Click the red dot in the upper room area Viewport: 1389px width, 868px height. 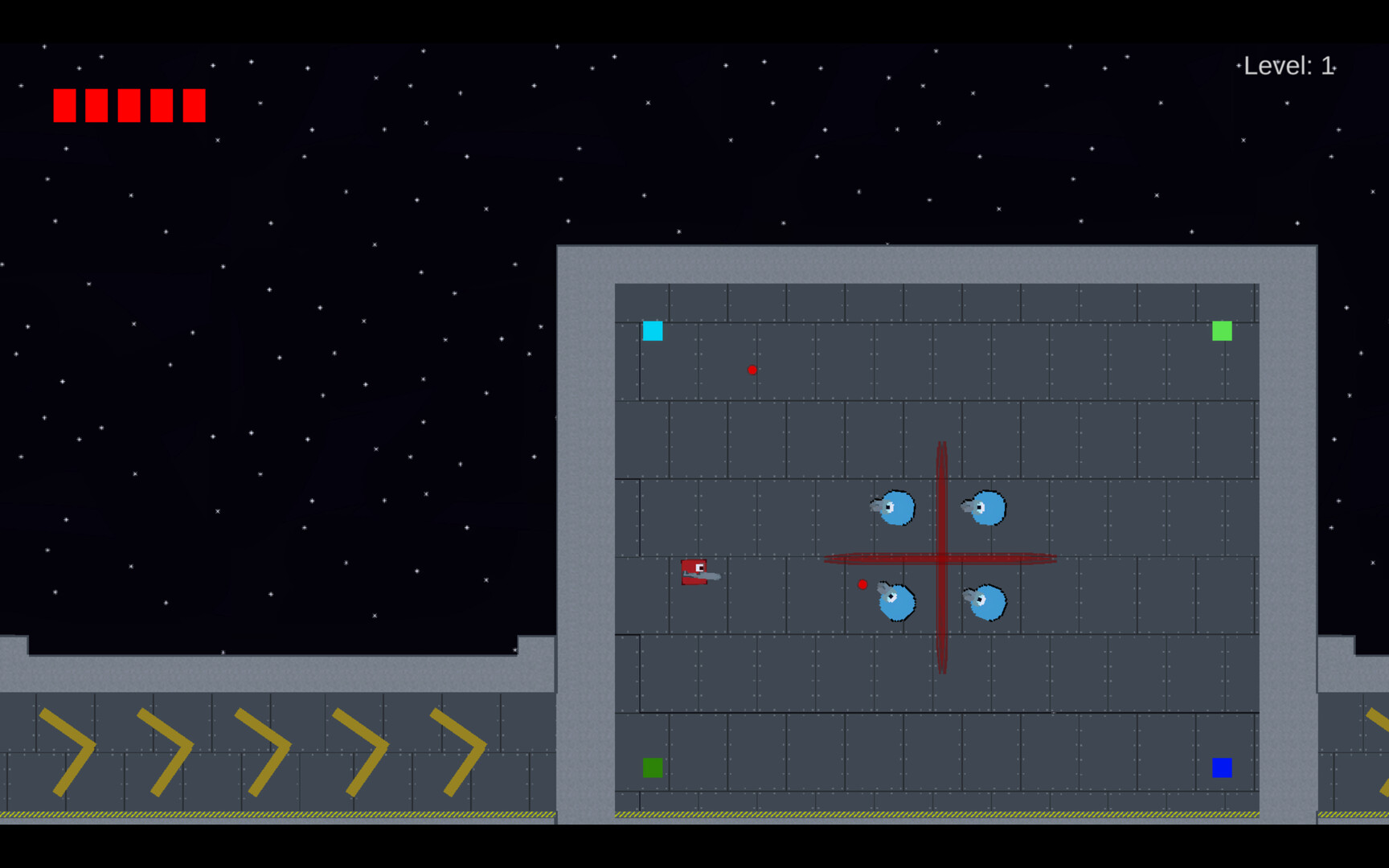coord(752,370)
